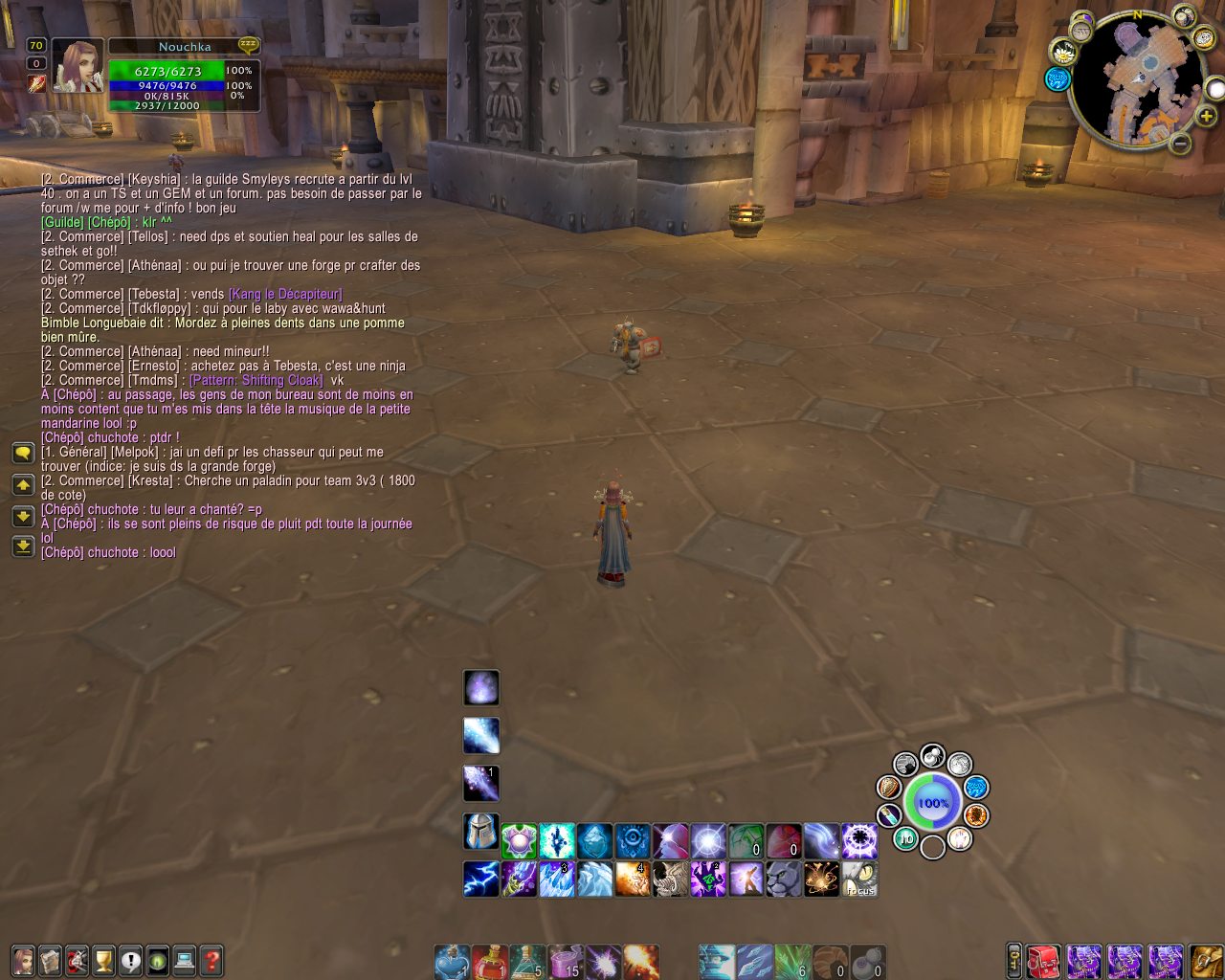The image size is (1225, 980).
Task: Select the Nouchka player portrait
Action: coord(78,66)
